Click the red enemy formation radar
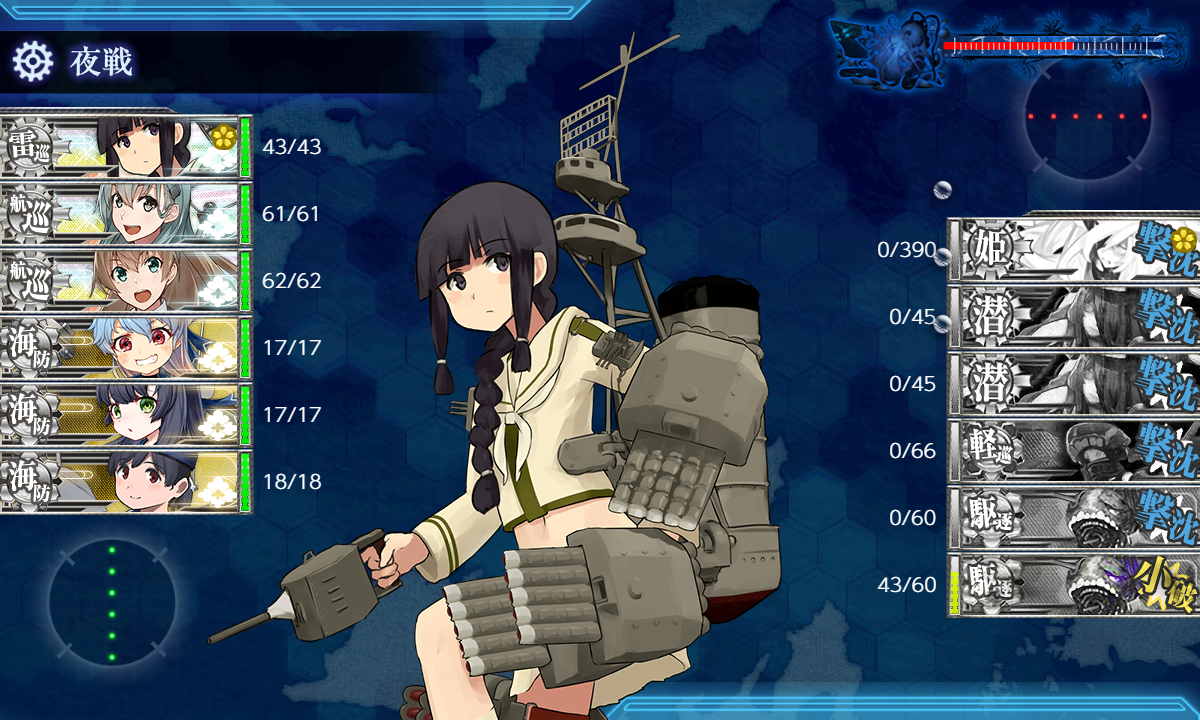This screenshot has width=1200, height=720. click(x=1088, y=117)
